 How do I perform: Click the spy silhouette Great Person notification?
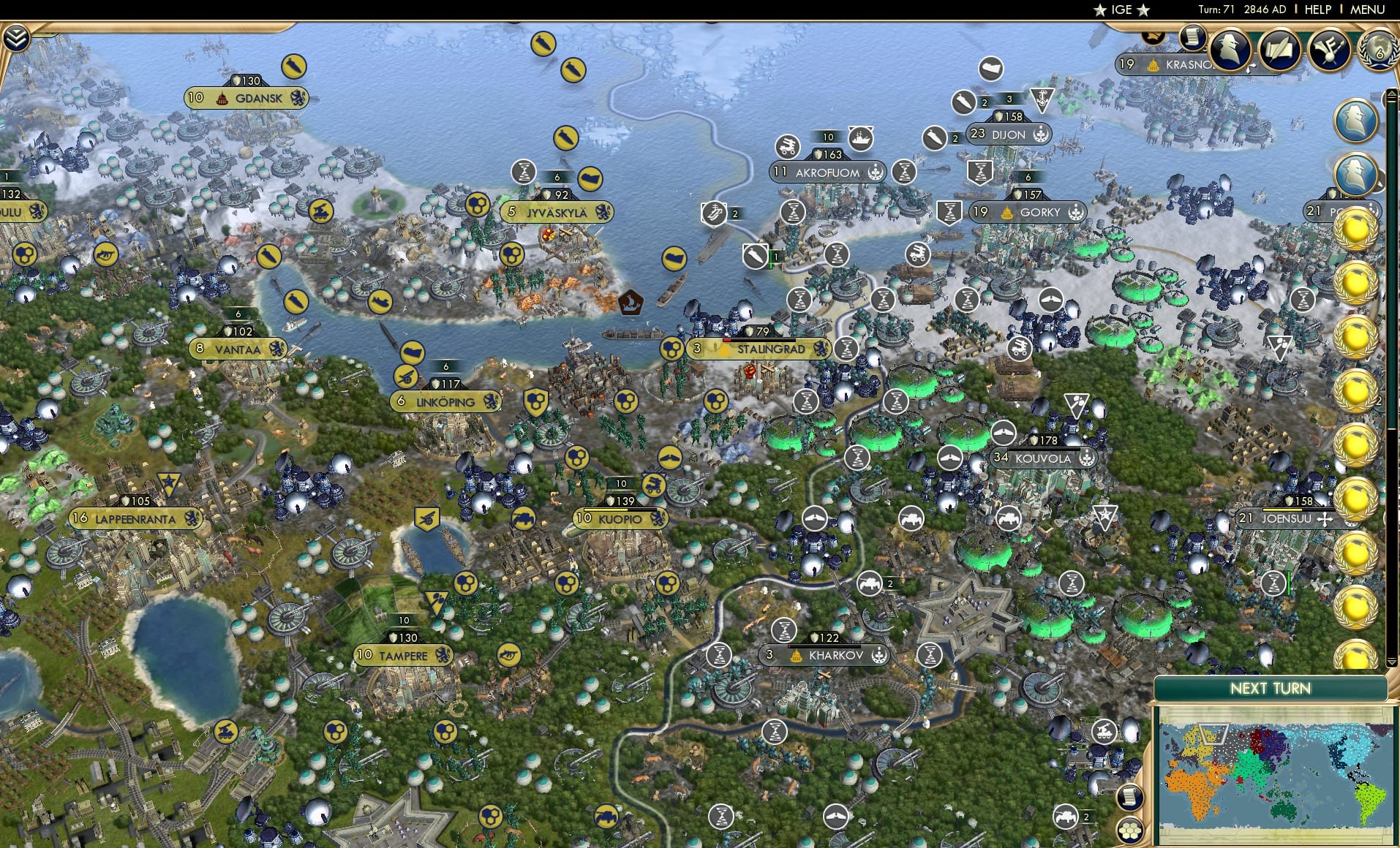(x=1230, y=50)
